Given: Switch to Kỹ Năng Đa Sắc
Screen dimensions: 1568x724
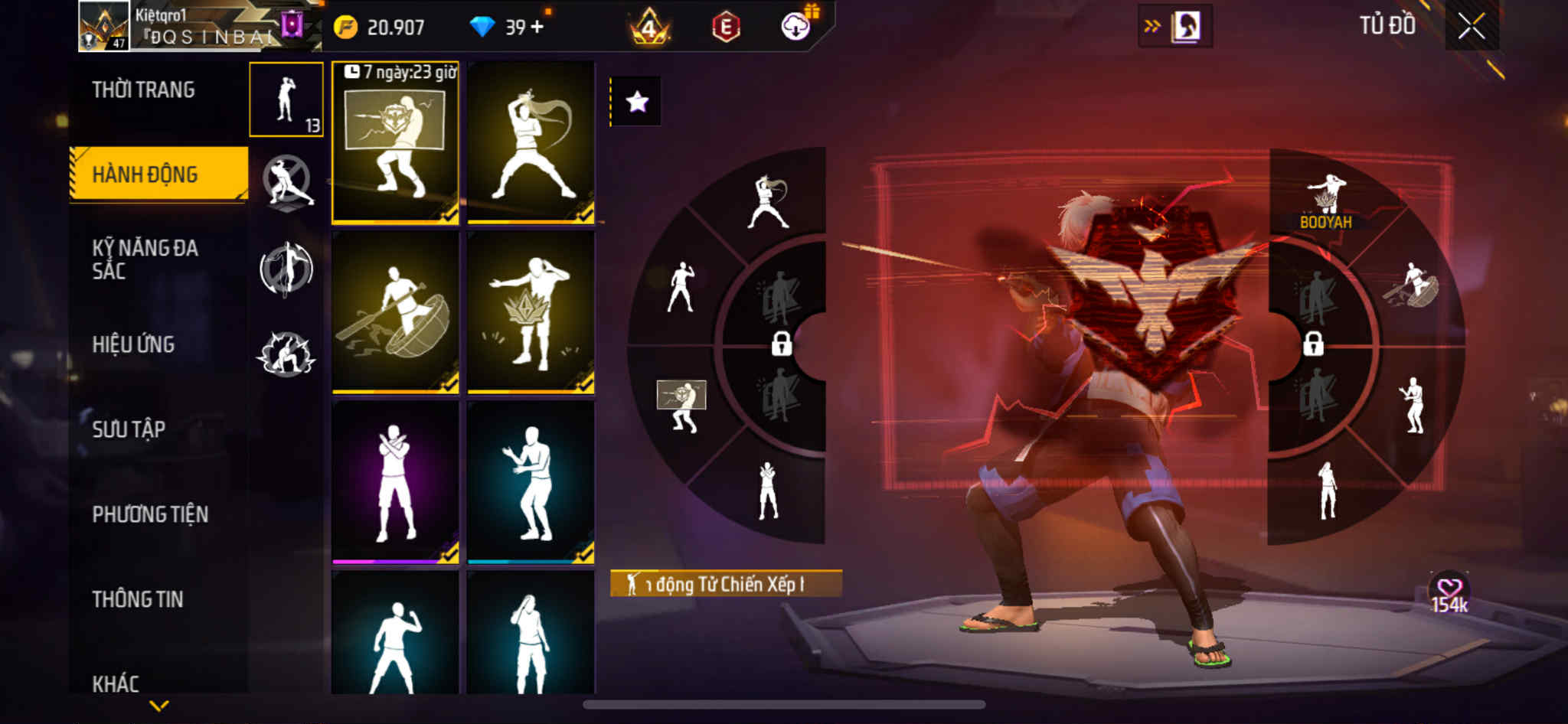Looking at the screenshot, I should 145,259.
